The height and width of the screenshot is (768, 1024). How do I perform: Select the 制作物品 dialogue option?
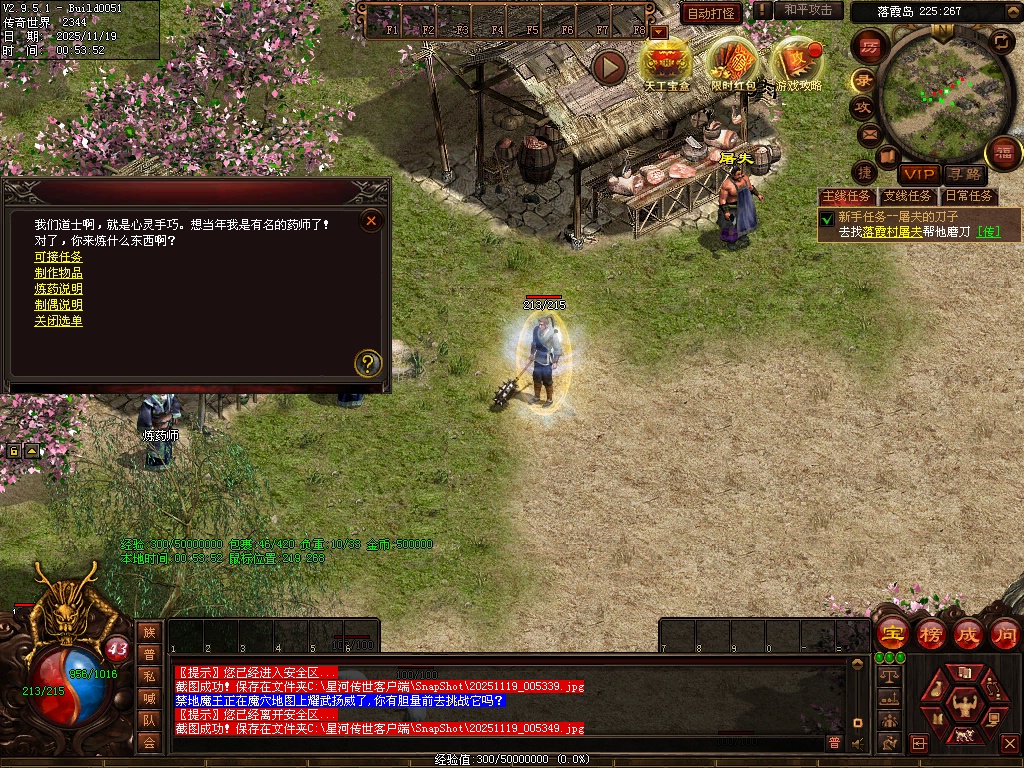point(58,273)
